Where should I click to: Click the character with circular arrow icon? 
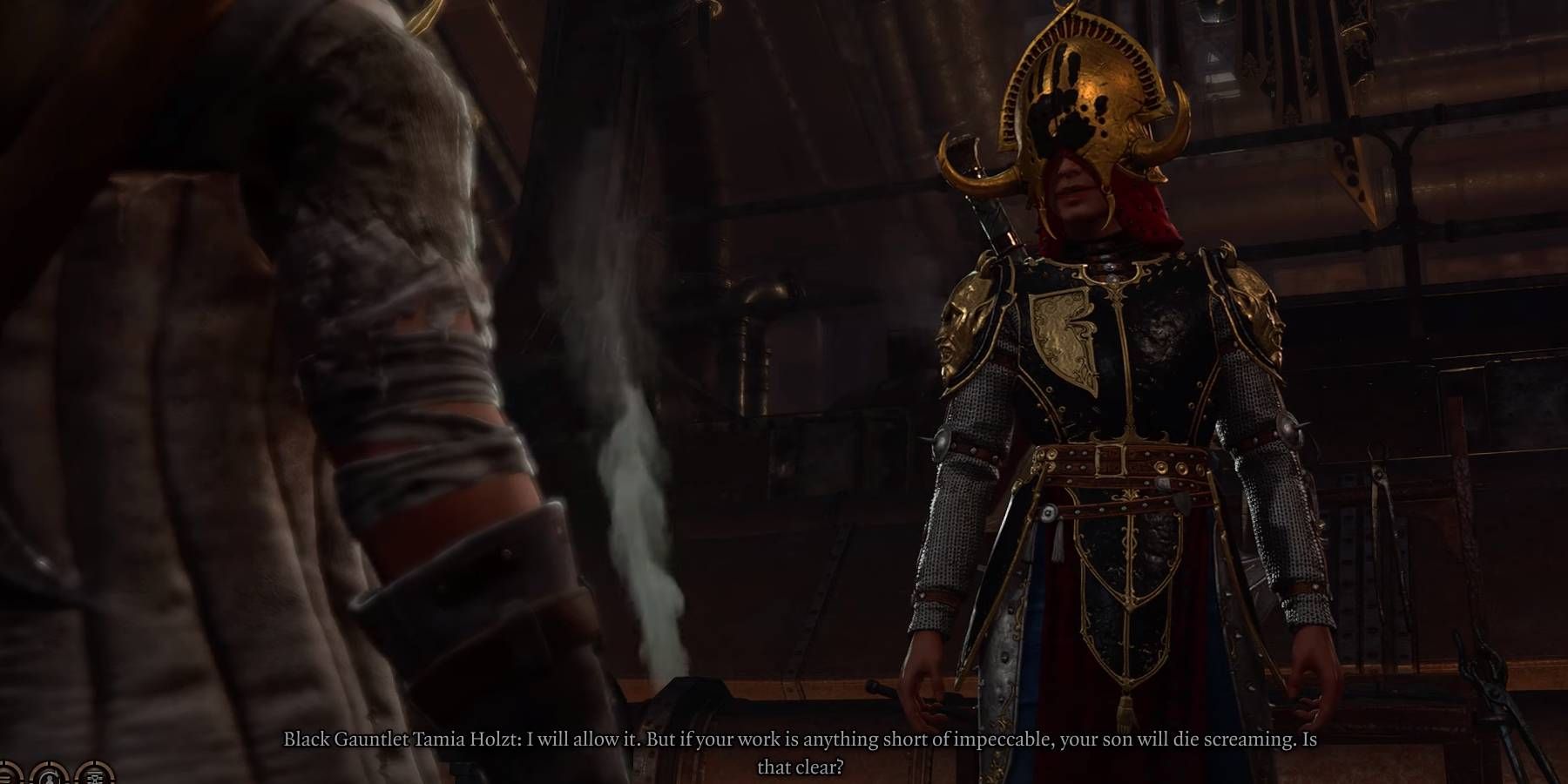pos(50,778)
